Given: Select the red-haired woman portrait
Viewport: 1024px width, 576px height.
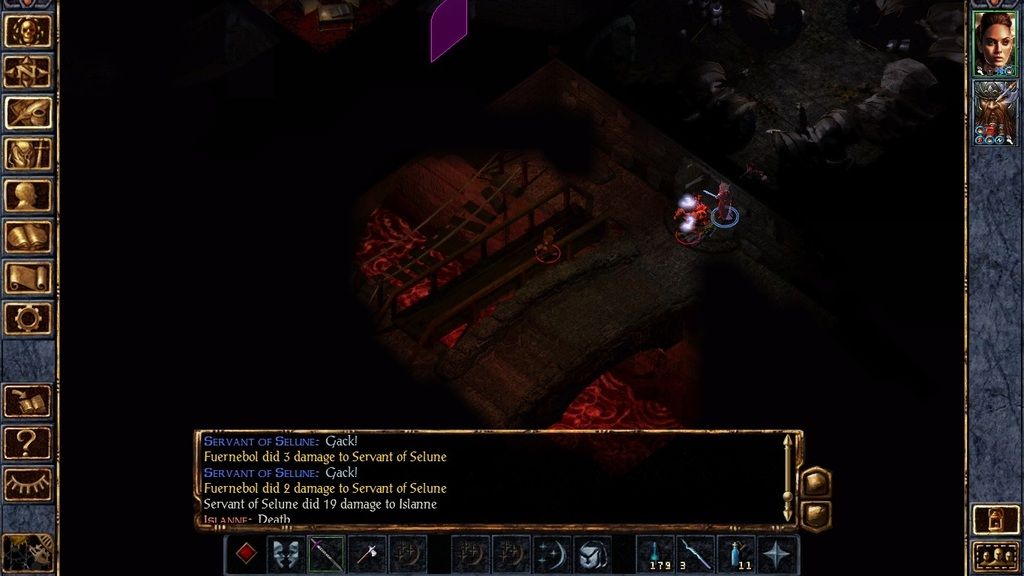Looking at the screenshot, I should point(994,43).
